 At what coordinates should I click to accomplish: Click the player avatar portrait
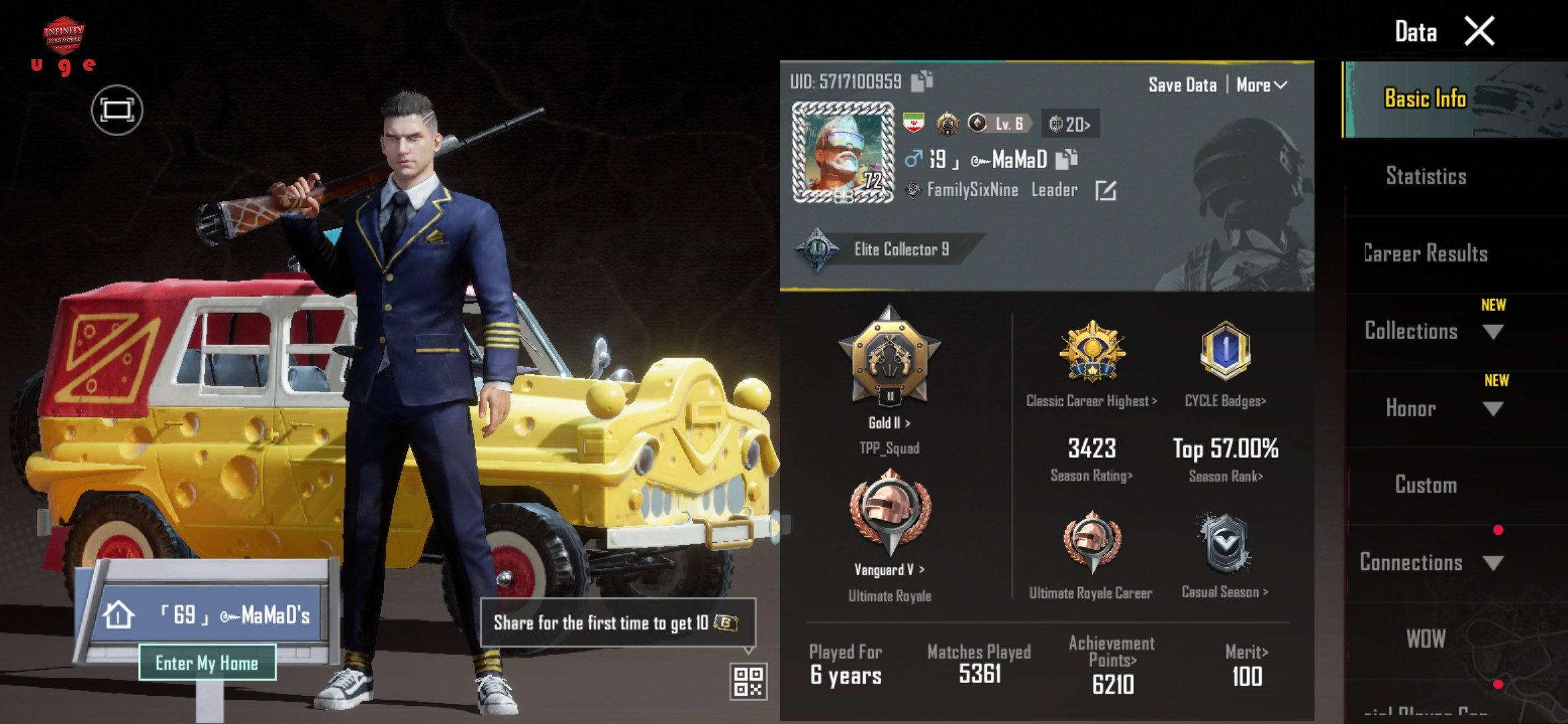[843, 152]
